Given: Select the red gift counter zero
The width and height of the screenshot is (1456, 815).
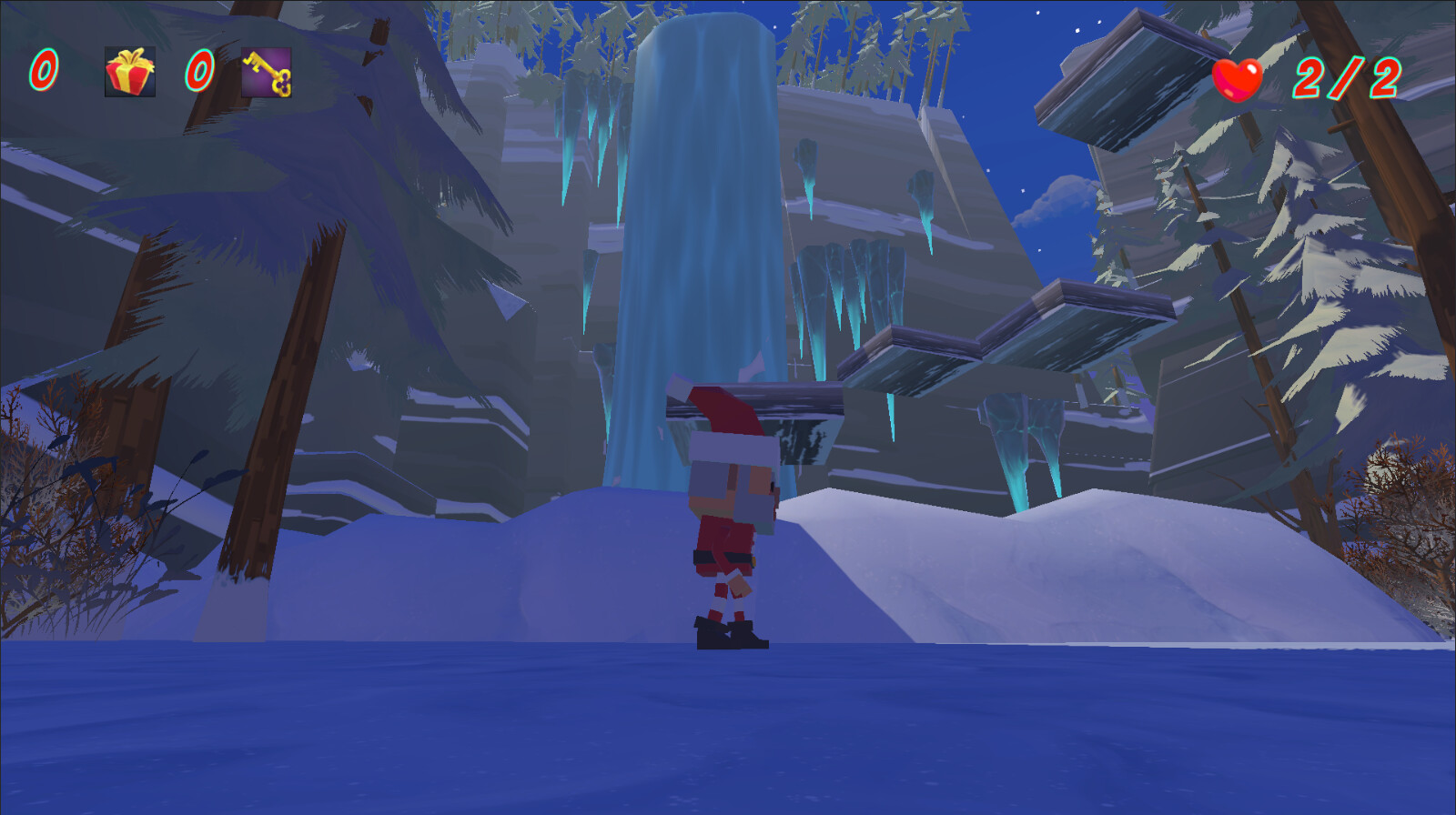Looking at the screenshot, I should coord(43,69).
